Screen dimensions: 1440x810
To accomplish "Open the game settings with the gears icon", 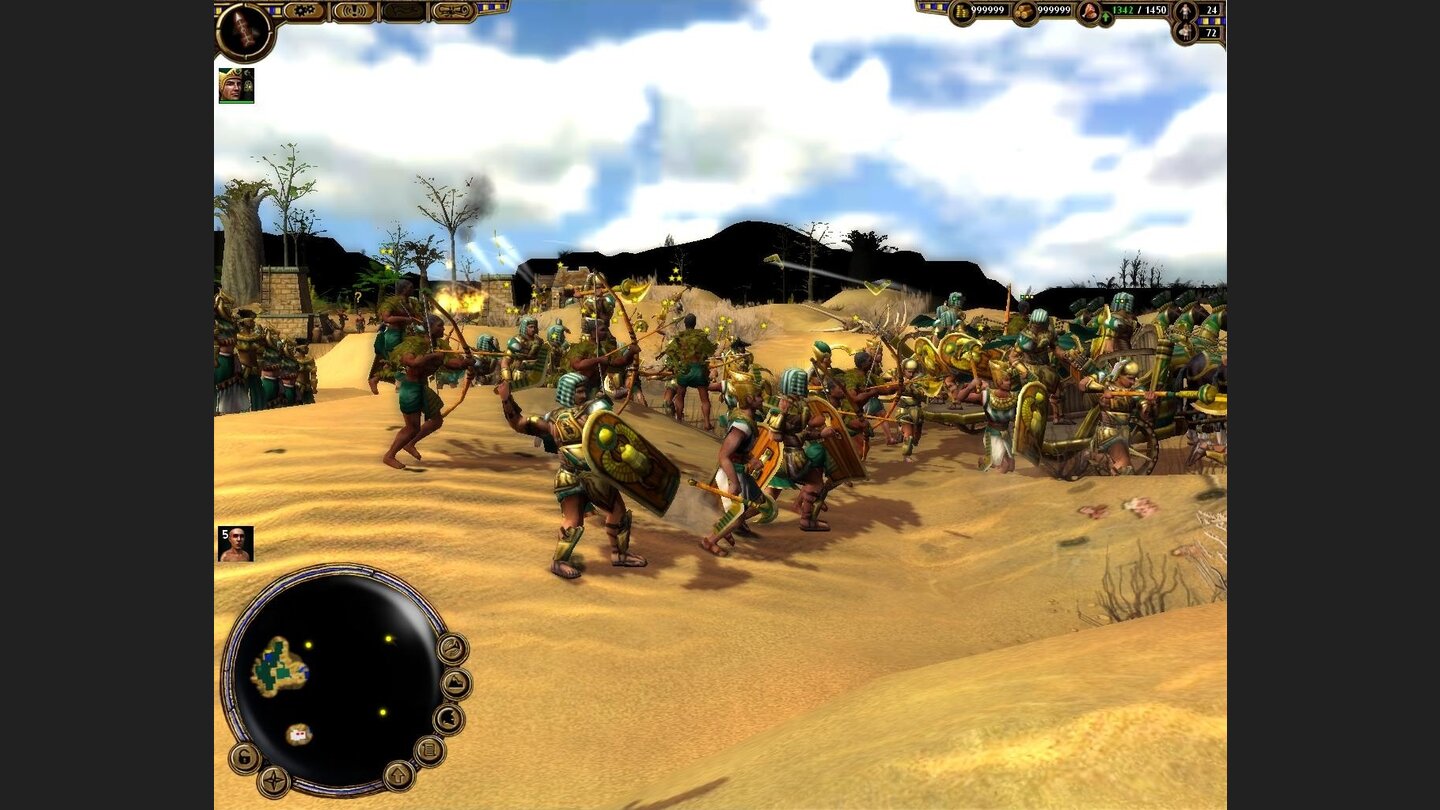I will 302,10.
